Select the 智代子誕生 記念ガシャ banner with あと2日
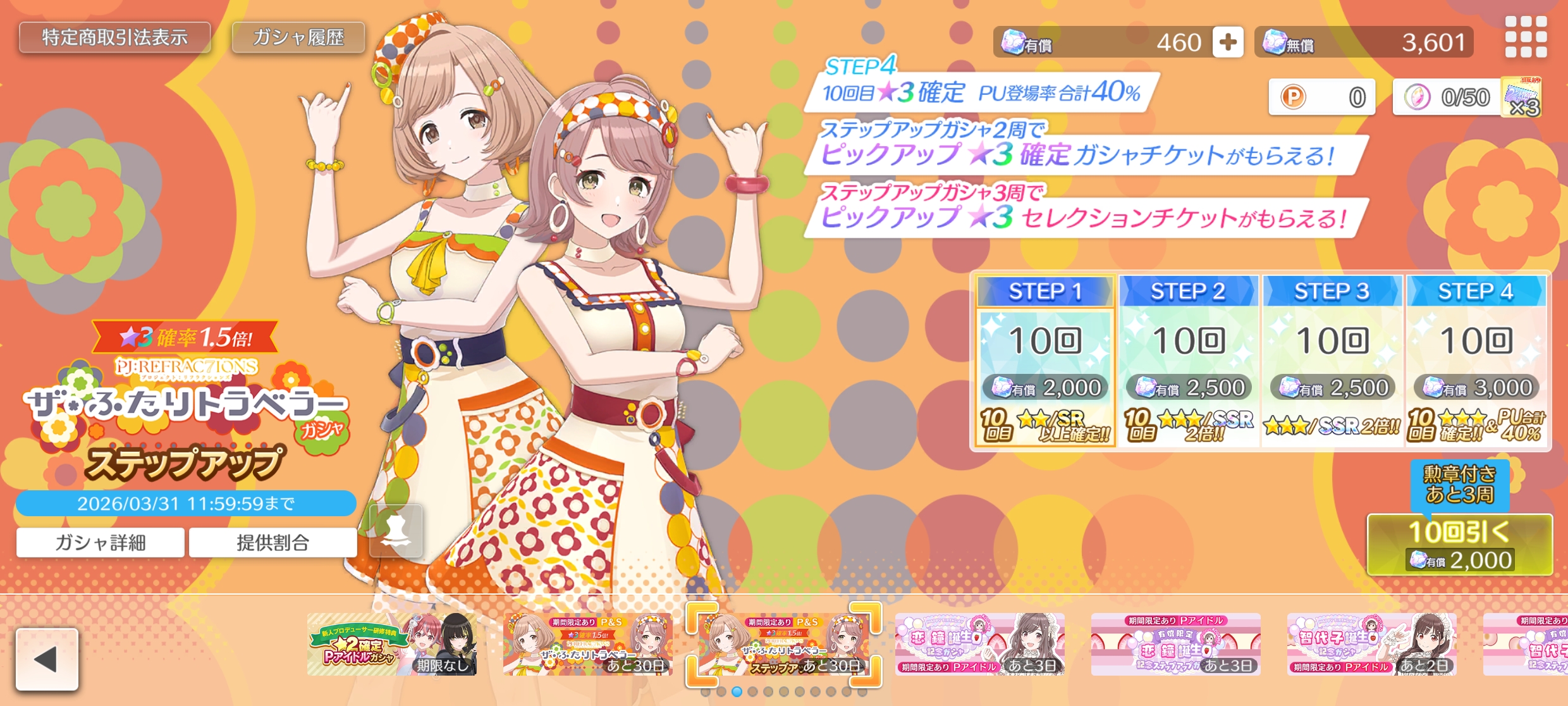 point(1371,644)
